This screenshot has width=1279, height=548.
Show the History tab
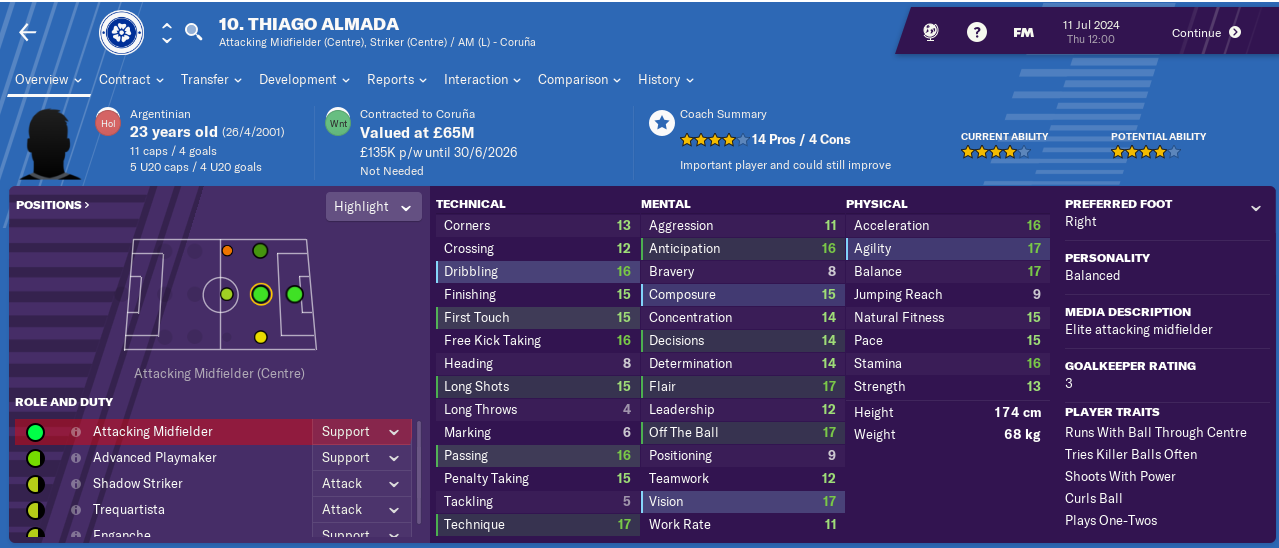tap(665, 80)
